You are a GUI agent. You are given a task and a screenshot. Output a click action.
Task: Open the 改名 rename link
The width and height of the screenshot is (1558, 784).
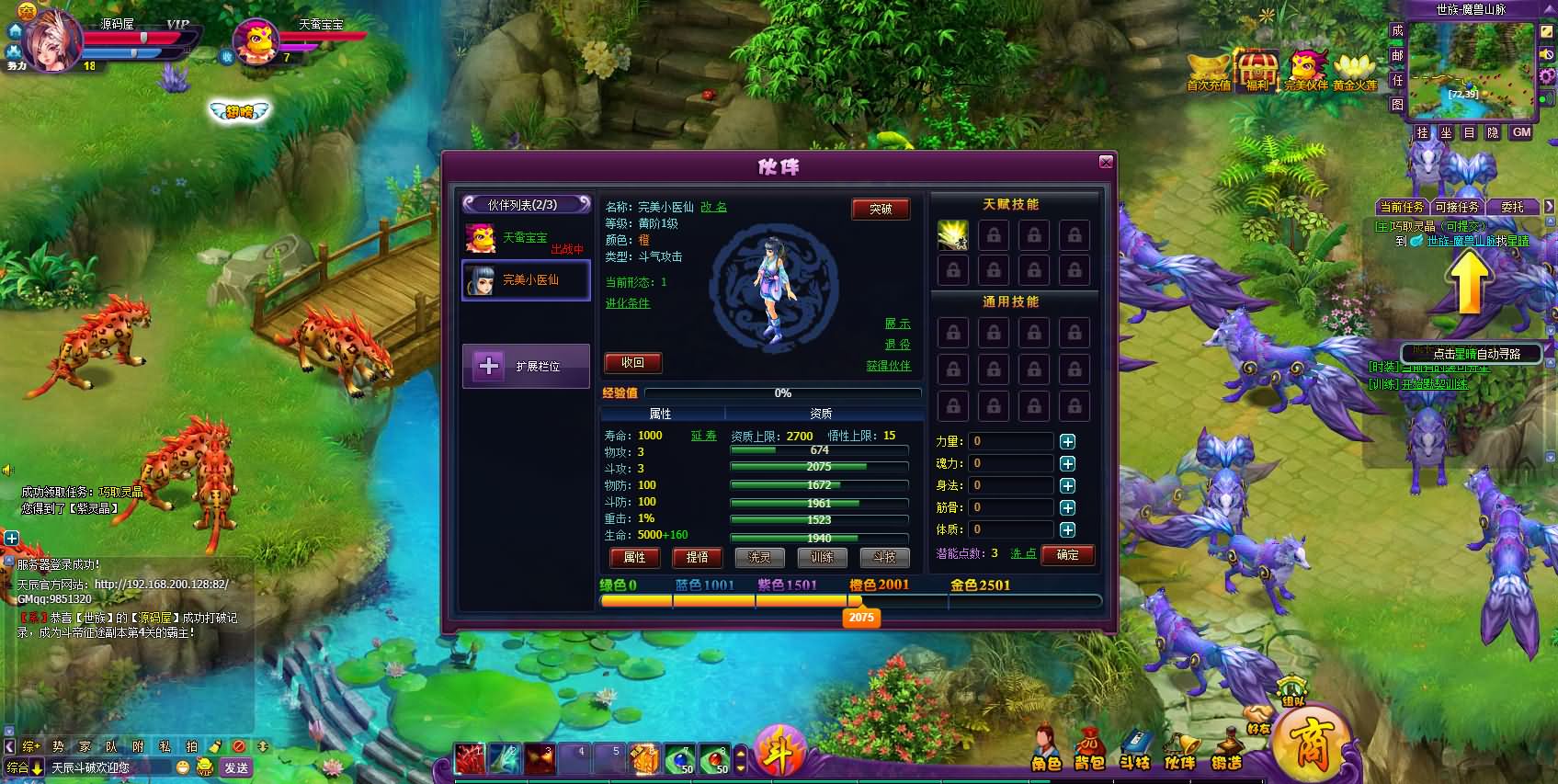pyautogui.click(x=713, y=208)
